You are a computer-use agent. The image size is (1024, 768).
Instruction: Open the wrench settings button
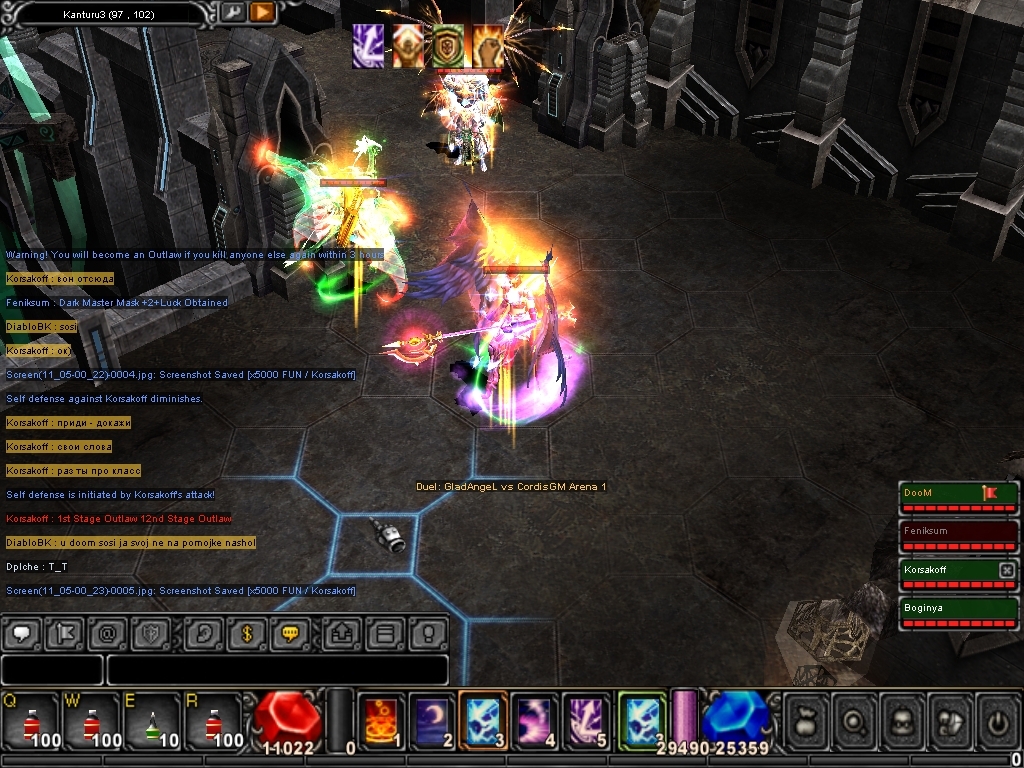(x=233, y=12)
